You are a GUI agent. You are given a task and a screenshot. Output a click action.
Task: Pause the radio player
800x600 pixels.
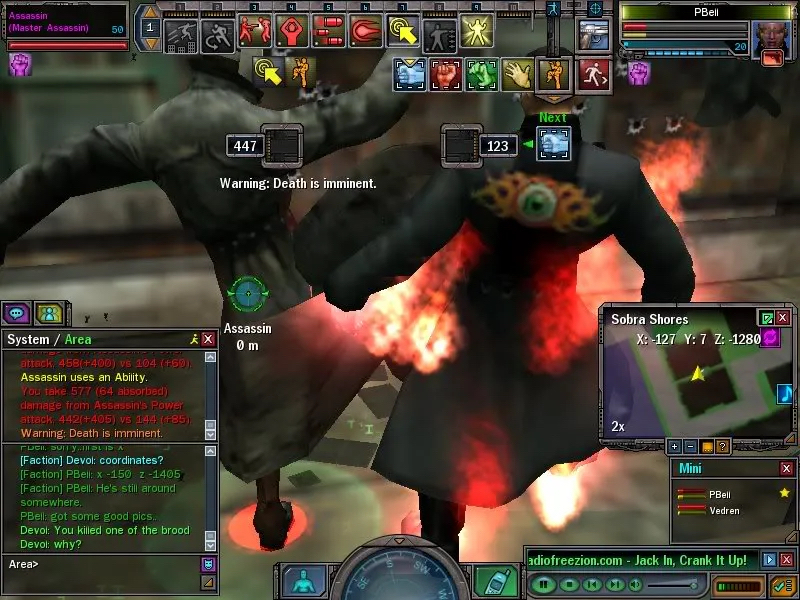coord(543,584)
